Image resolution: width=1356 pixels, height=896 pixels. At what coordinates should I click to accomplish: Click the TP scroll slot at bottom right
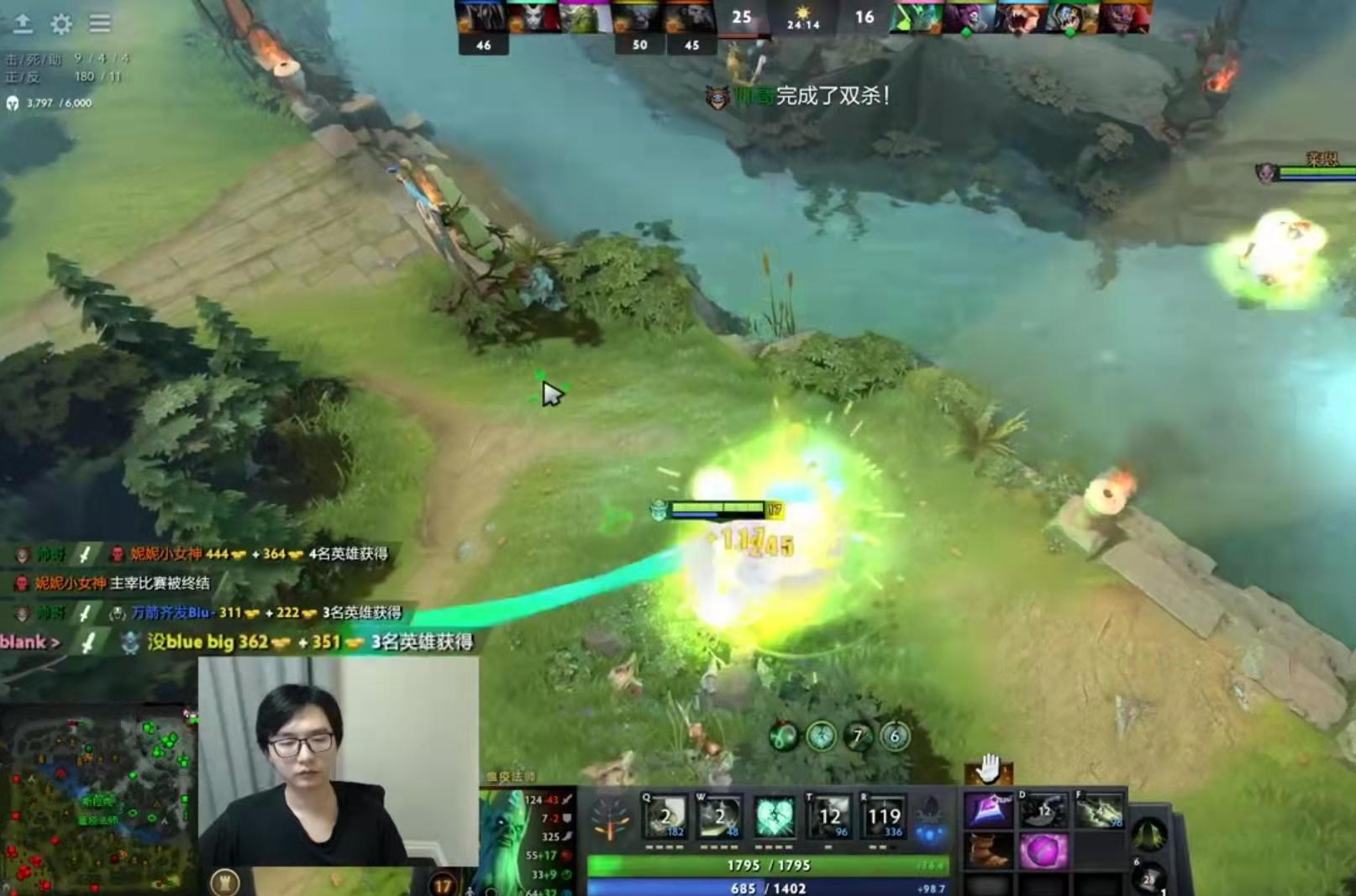(x=1151, y=878)
